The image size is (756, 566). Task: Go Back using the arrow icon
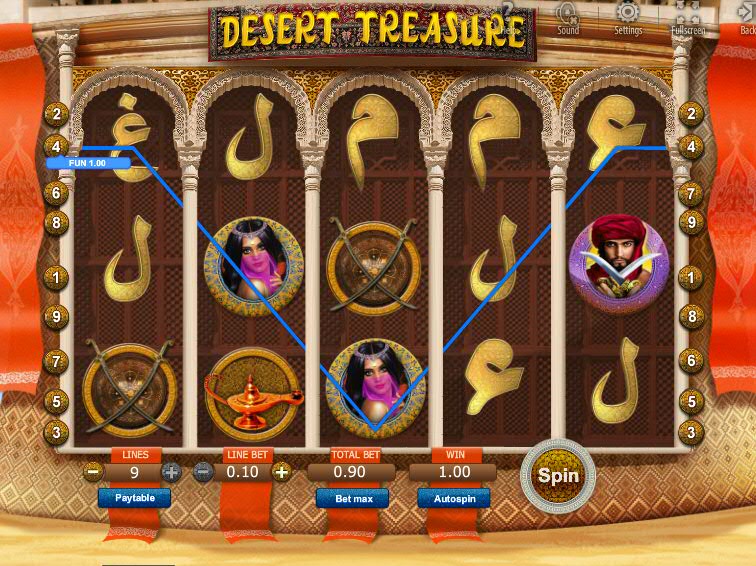coord(747,14)
